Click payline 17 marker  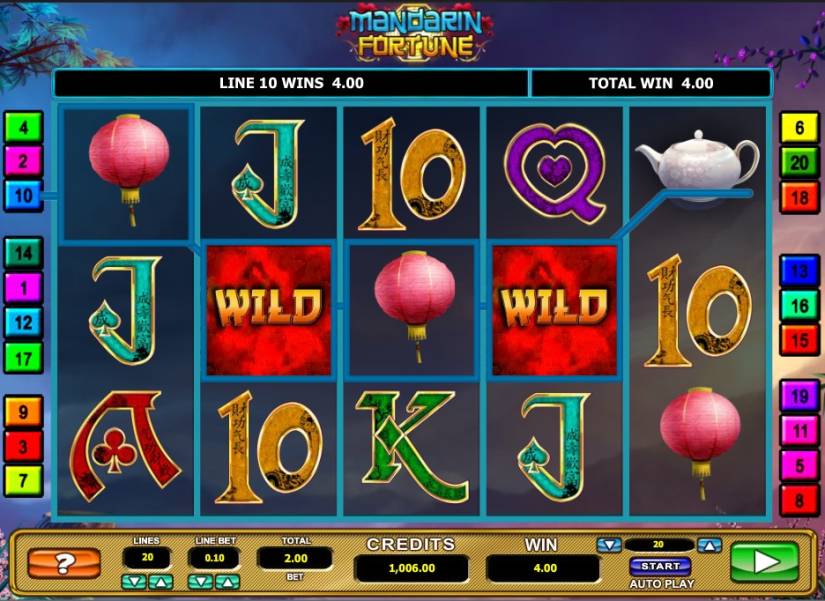point(24,355)
